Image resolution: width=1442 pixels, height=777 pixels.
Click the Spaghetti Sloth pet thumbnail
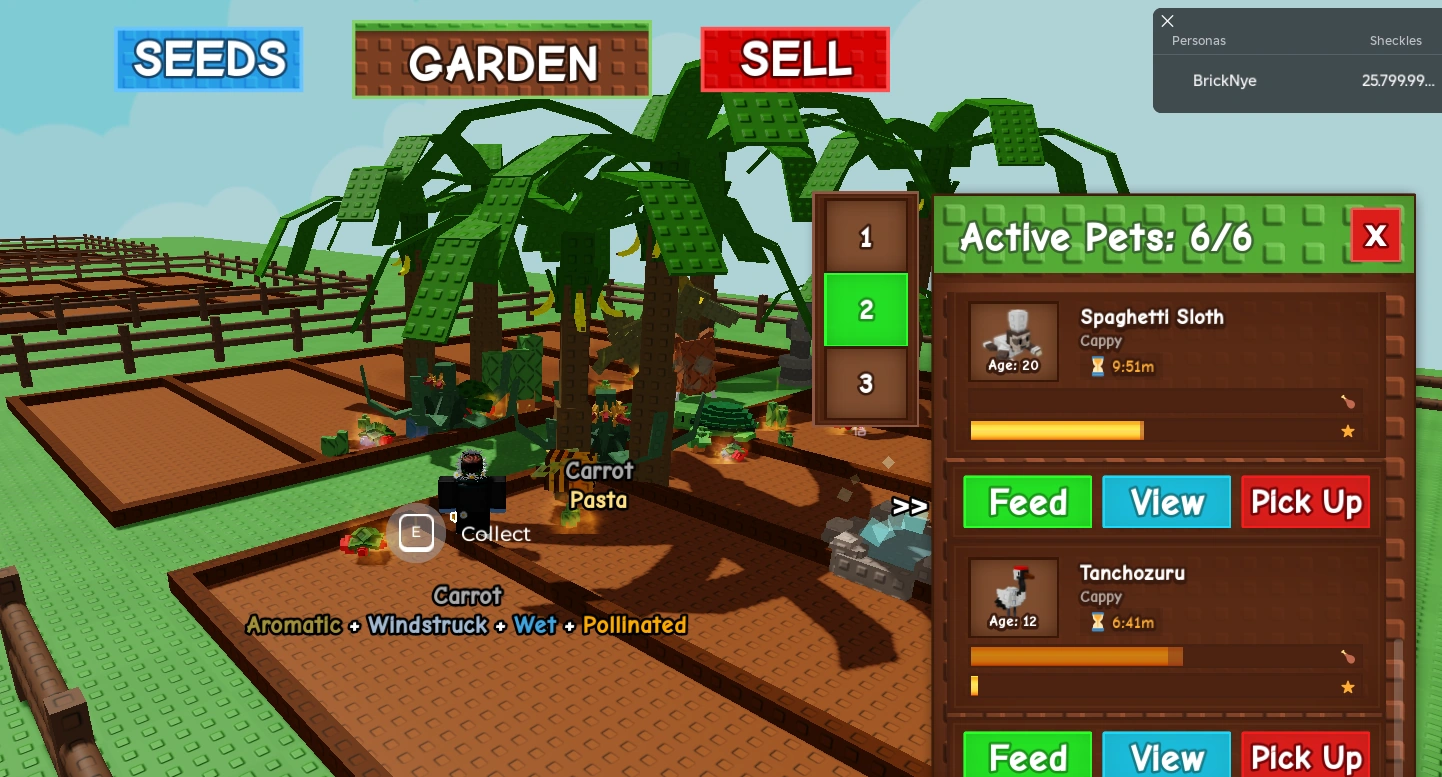tap(1013, 340)
